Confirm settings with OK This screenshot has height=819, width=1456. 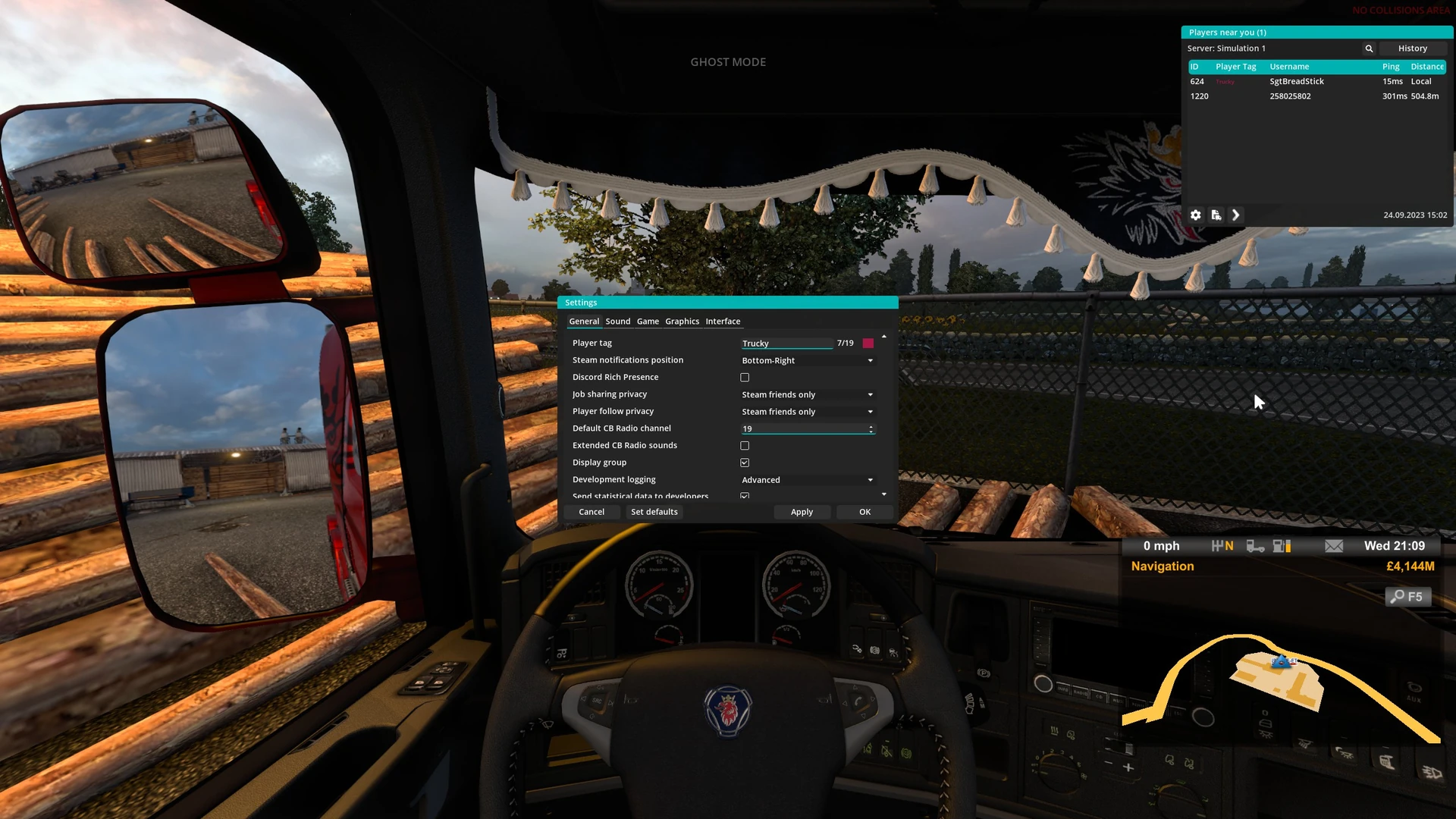coord(864,512)
